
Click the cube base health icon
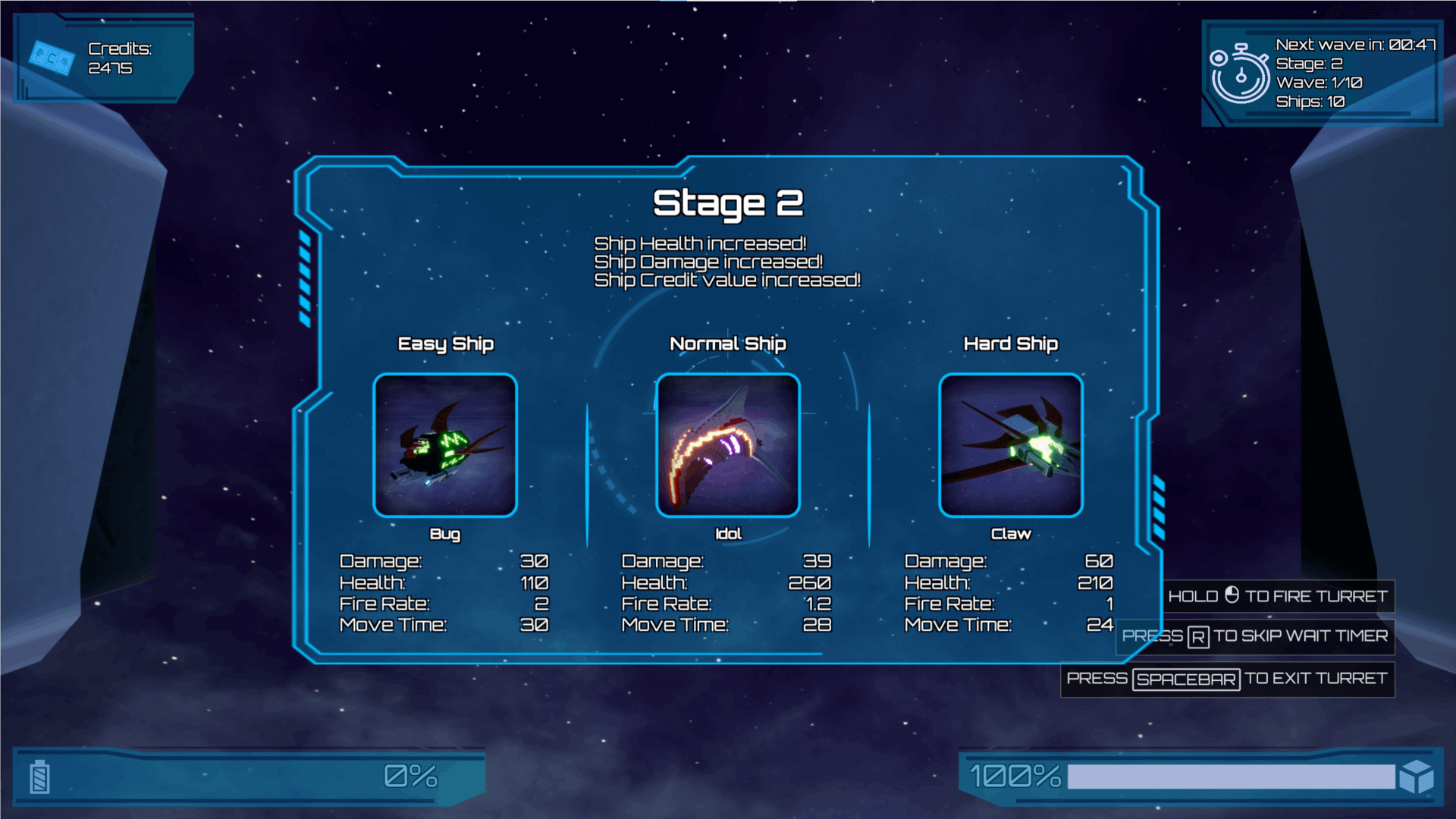tap(1416, 777)
